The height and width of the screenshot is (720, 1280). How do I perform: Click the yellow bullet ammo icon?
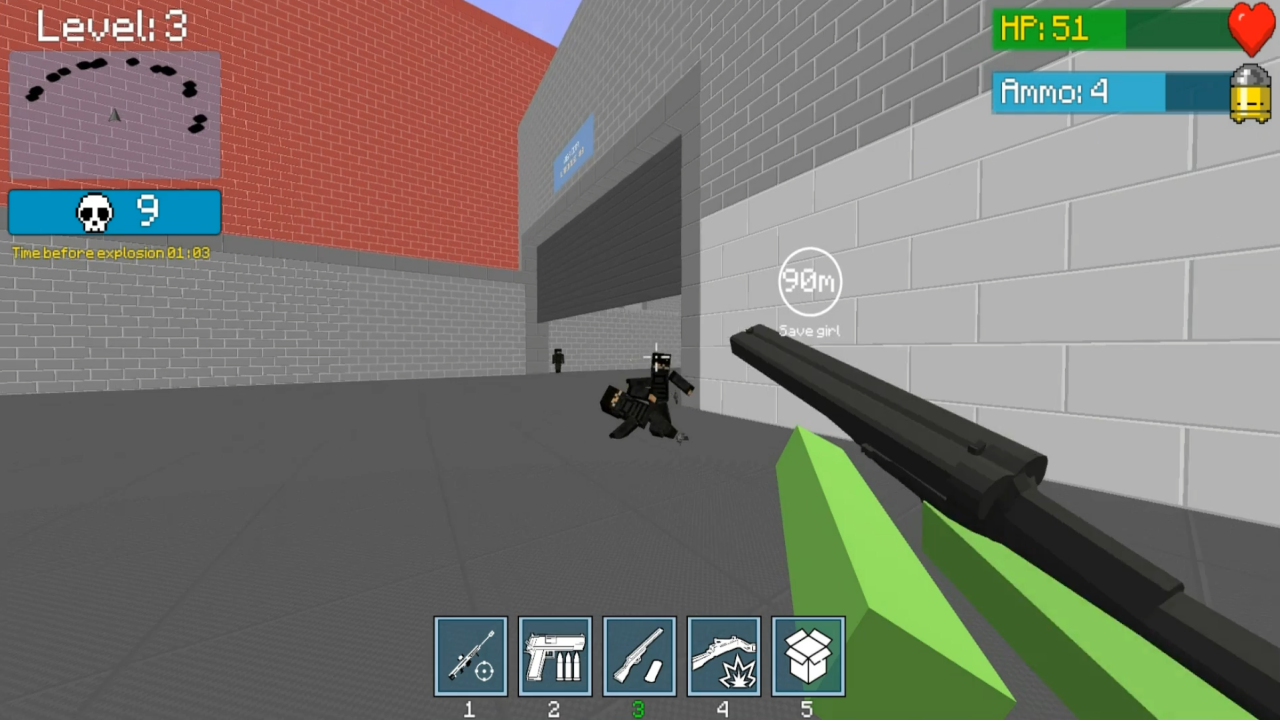pyautogui.click(x=1249, y=92)
